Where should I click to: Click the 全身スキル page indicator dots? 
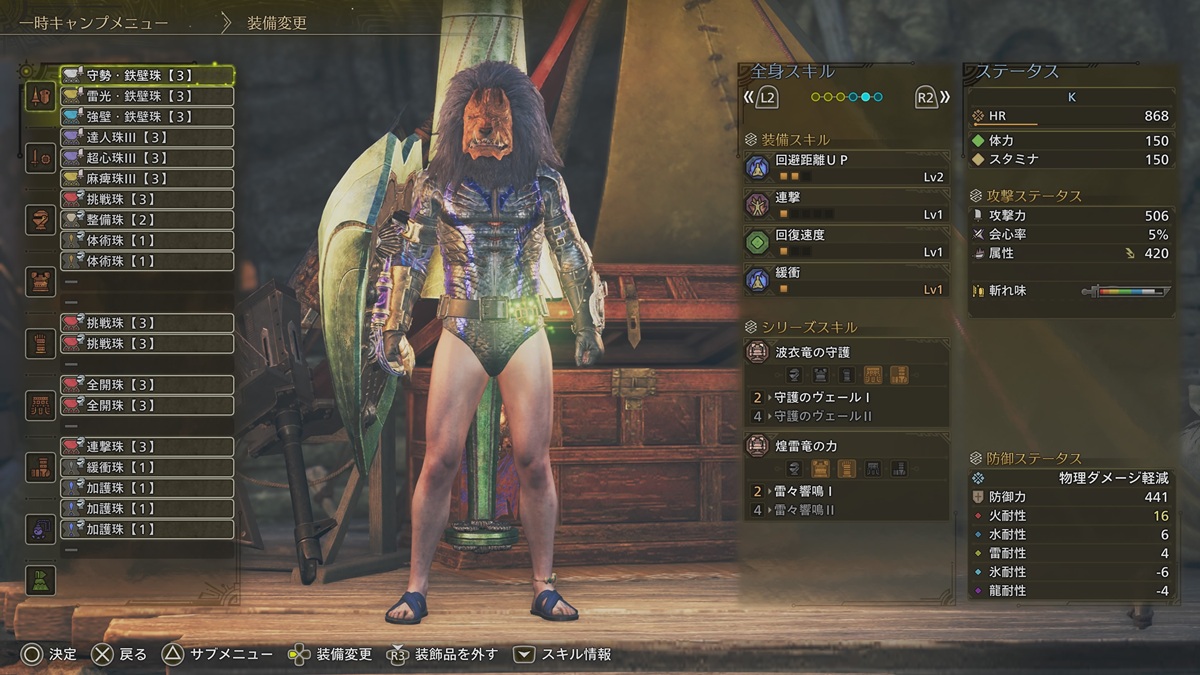coord(846,97)
